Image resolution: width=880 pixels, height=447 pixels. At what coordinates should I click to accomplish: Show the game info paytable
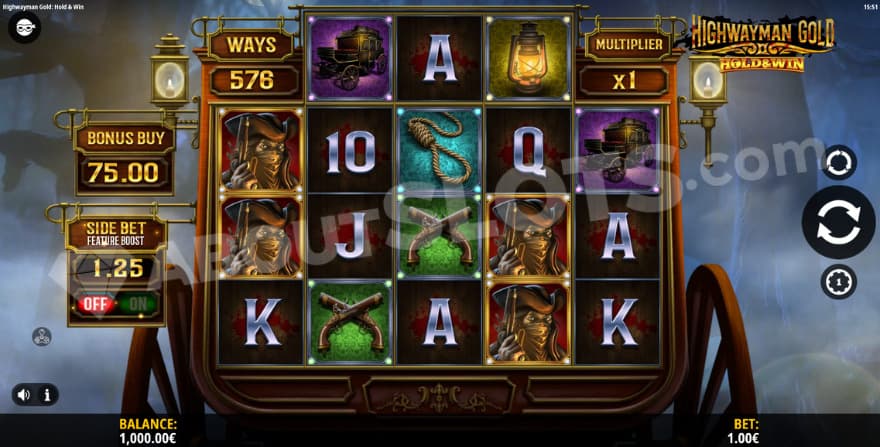46,395
